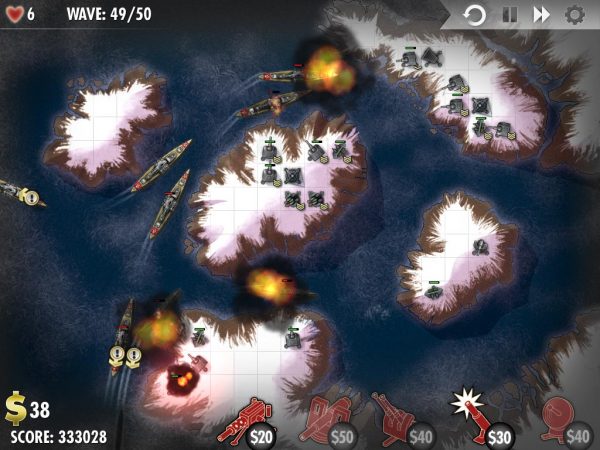
Task: Restart the level with the circular arrow
Action: click(x=475, y=15)
